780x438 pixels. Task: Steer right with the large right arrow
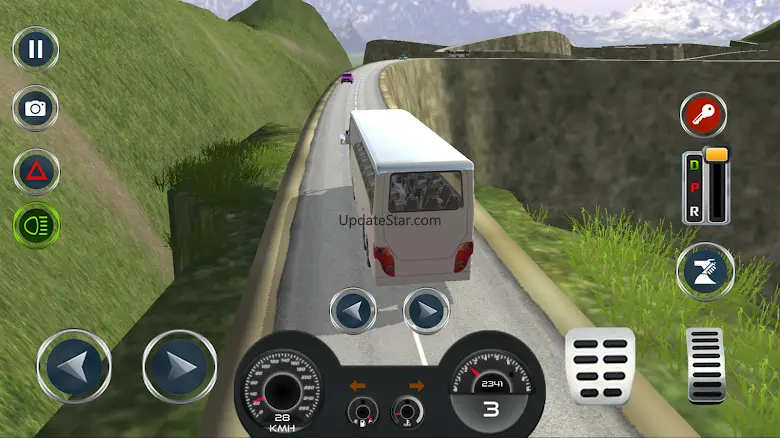point(179,366)
